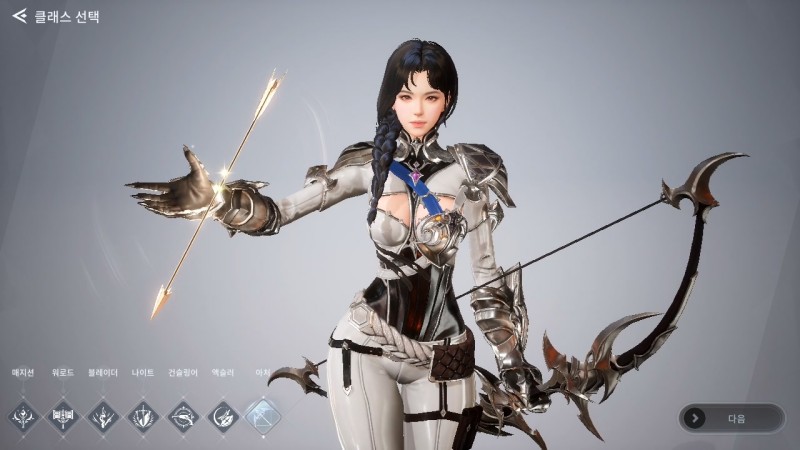Select the 매지션 class icon
The height and width of the screenshot is (450, 800).
coord(23,413)
